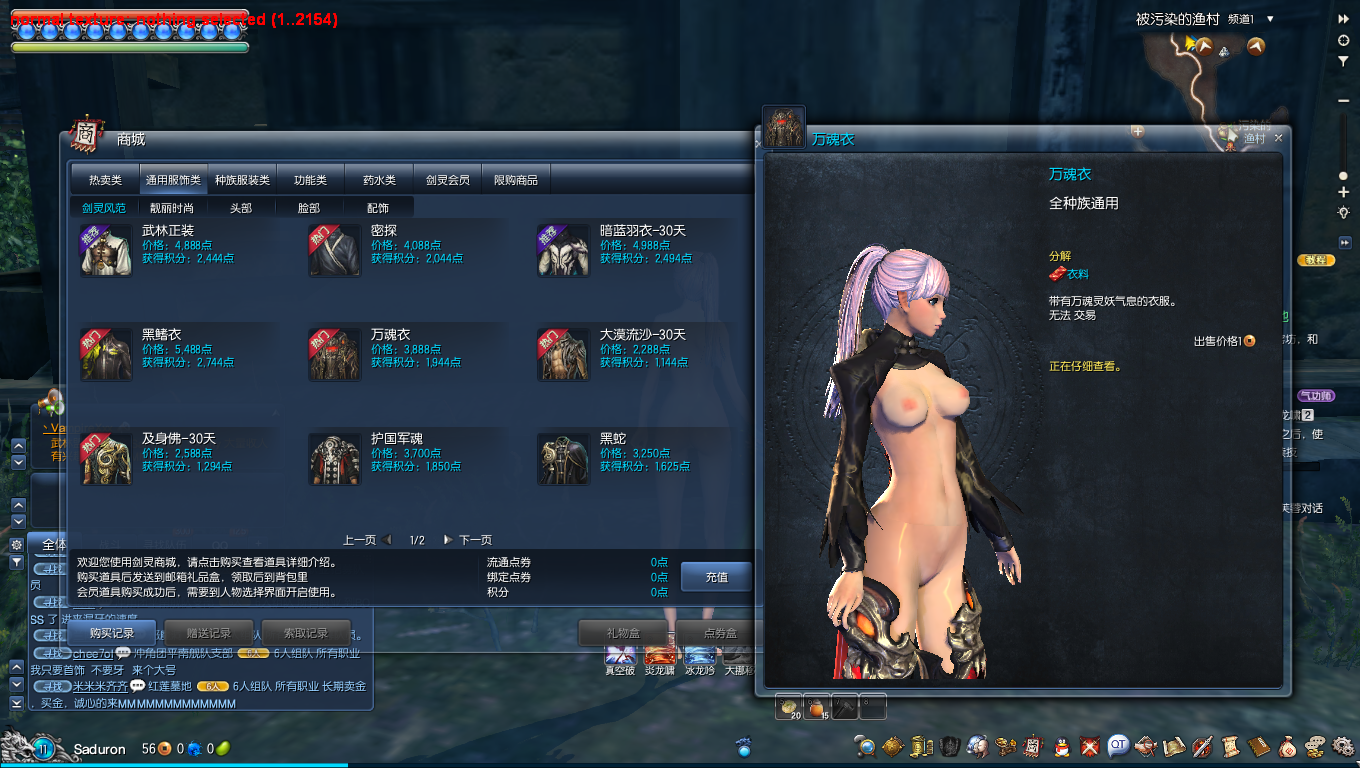Show the 限购商品 tab
Screen dimensions: 1360x768
pyautogui.click(x=516, y=180)
